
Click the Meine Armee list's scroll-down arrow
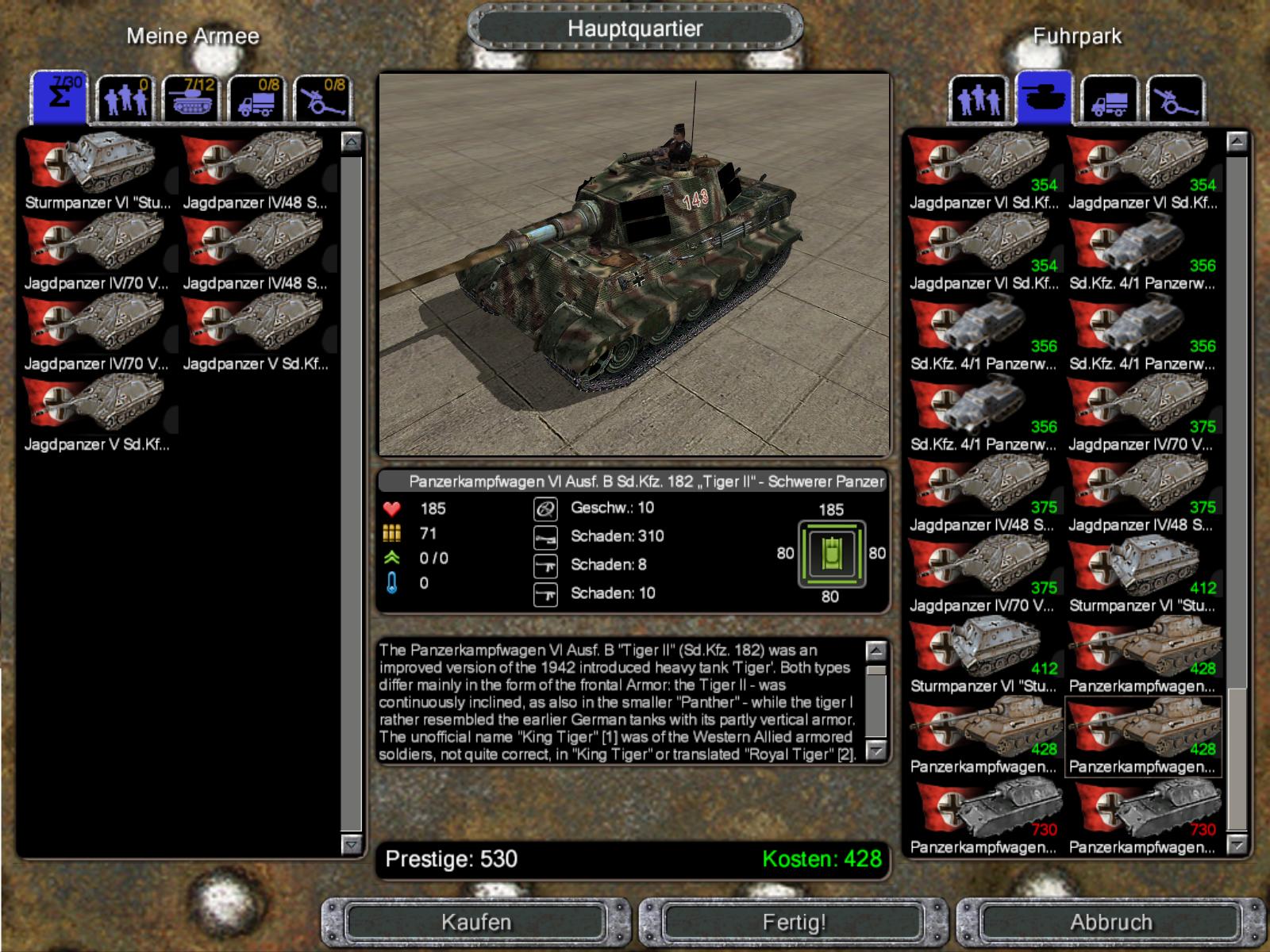point(351,844)
